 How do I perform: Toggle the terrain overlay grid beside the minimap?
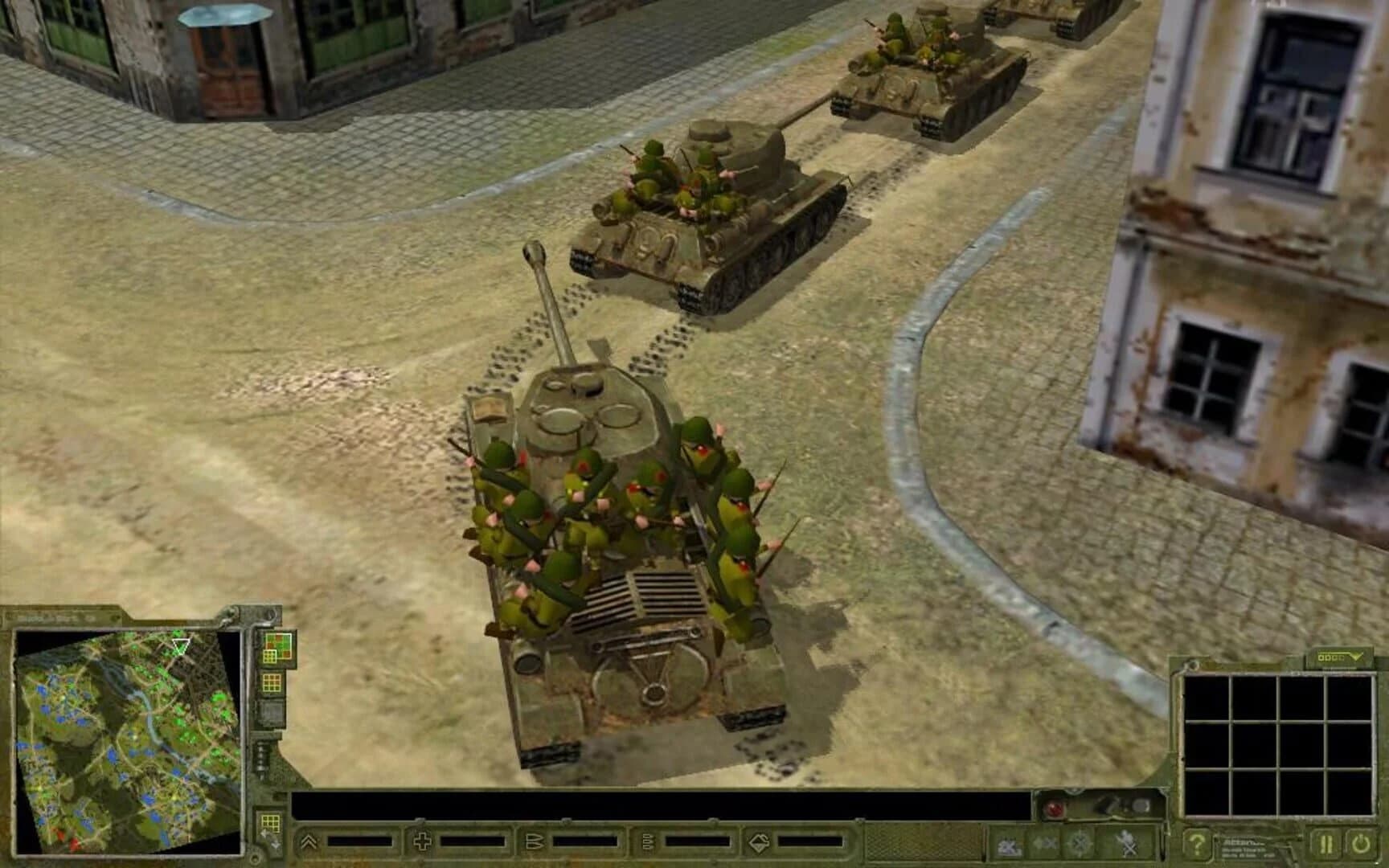point(277,646)
